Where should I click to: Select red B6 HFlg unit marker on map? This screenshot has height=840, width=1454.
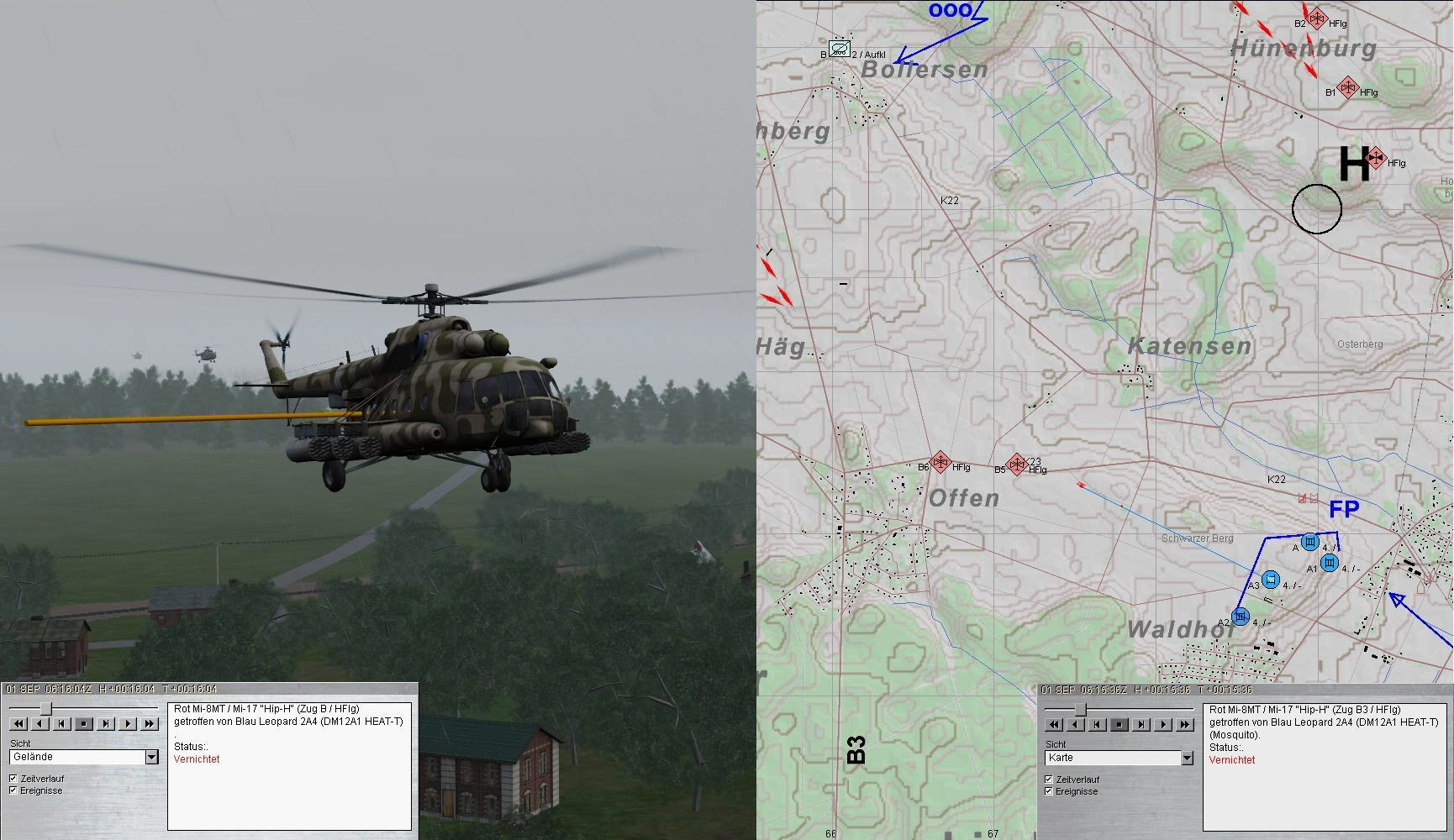click(x=940, y=462)
